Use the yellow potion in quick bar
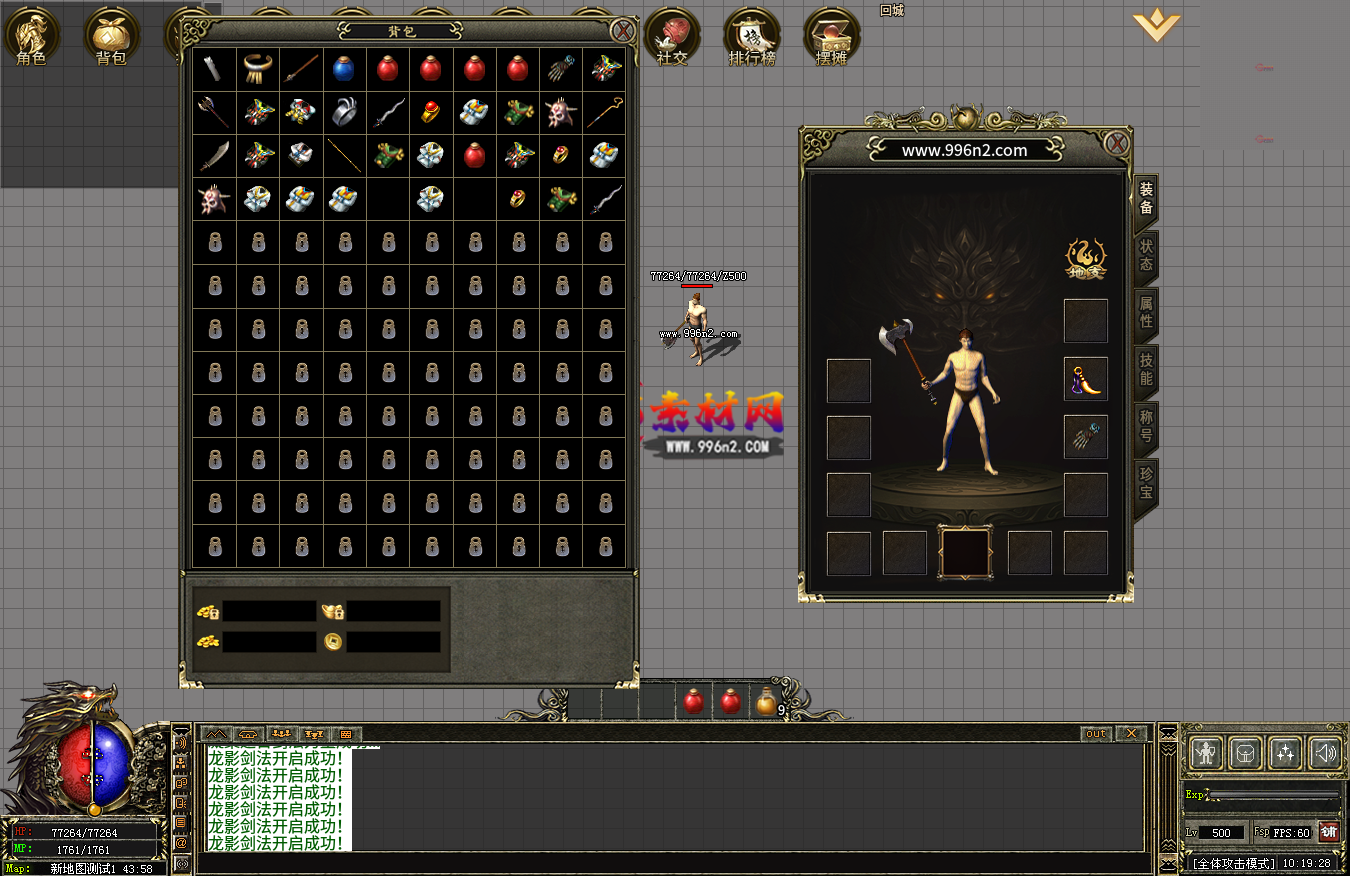 766,702
